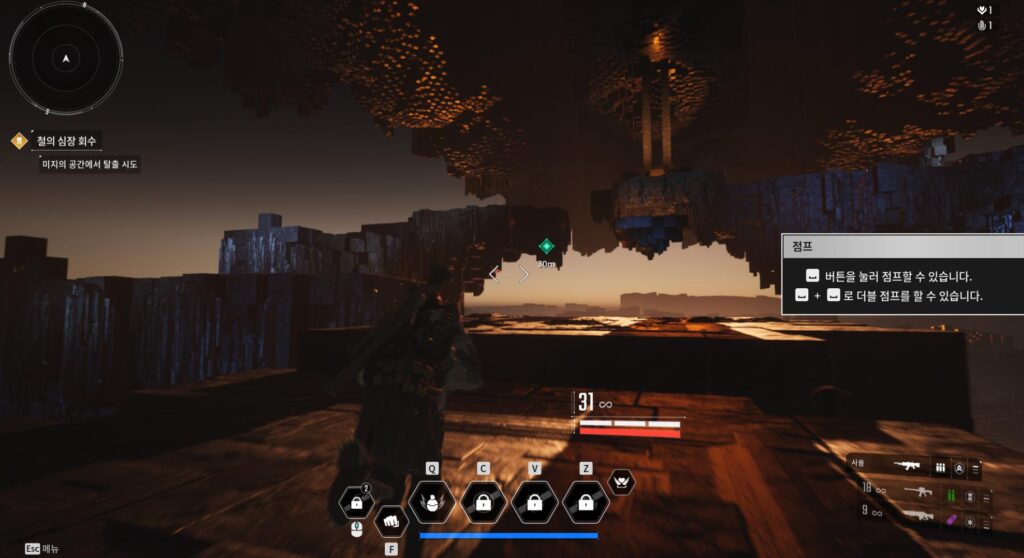1024x558 pixels.
Task: Click the winged heart ability icon
Action: point(622,482)
